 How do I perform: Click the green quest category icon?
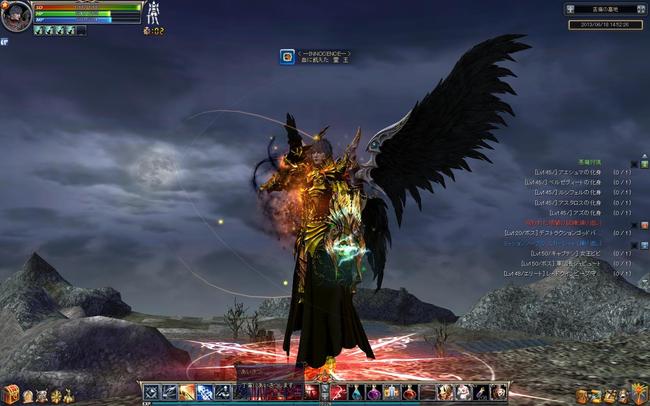tap(644, 164)
